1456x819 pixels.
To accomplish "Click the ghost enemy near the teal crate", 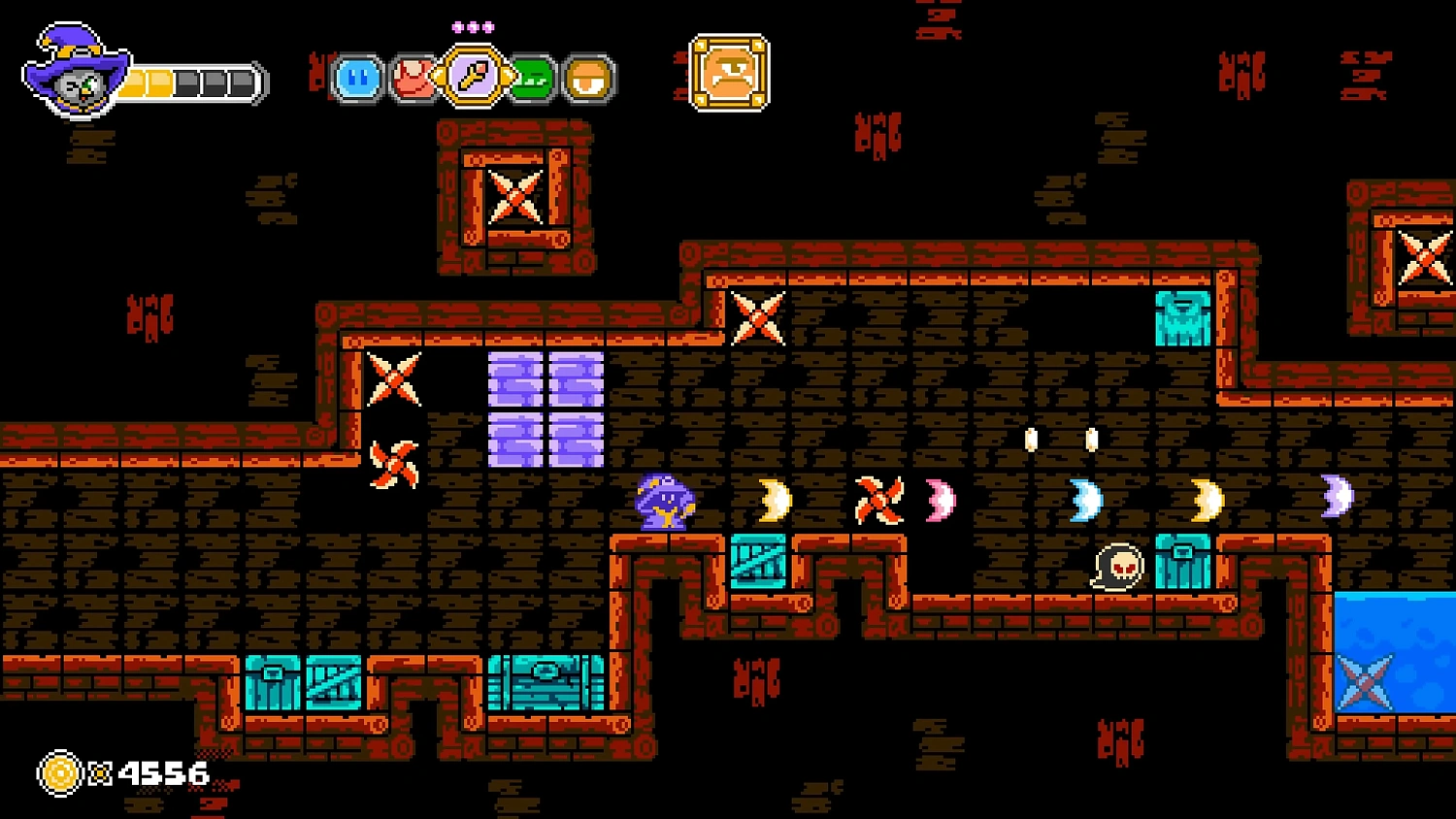I will click(x=1118, y=566).
